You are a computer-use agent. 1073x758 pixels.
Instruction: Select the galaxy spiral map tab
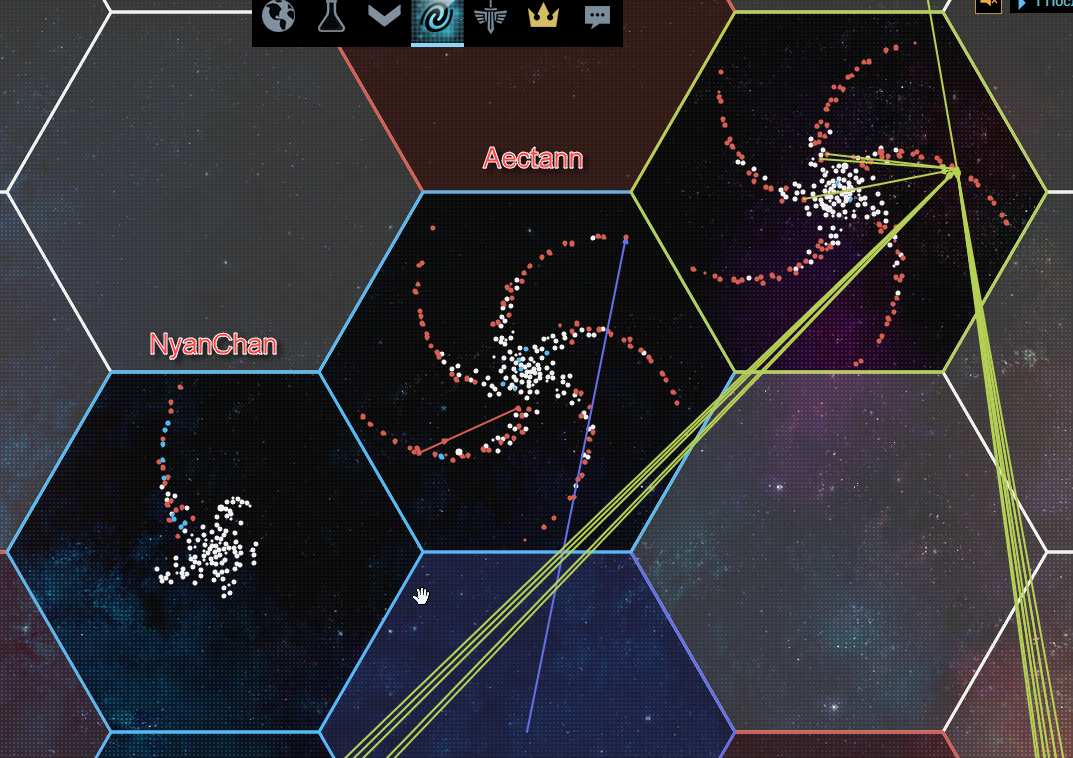coord(437,18)
